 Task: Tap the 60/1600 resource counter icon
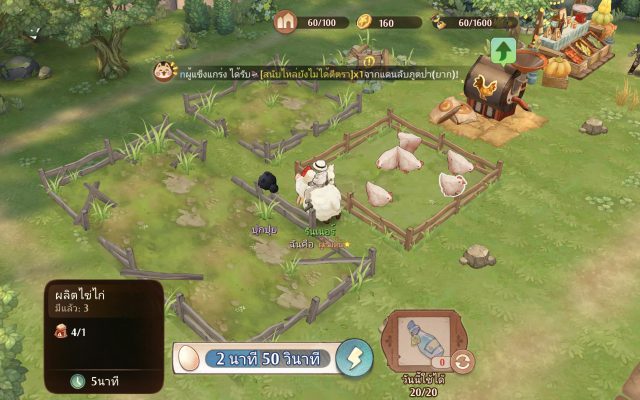coord(441,21)
